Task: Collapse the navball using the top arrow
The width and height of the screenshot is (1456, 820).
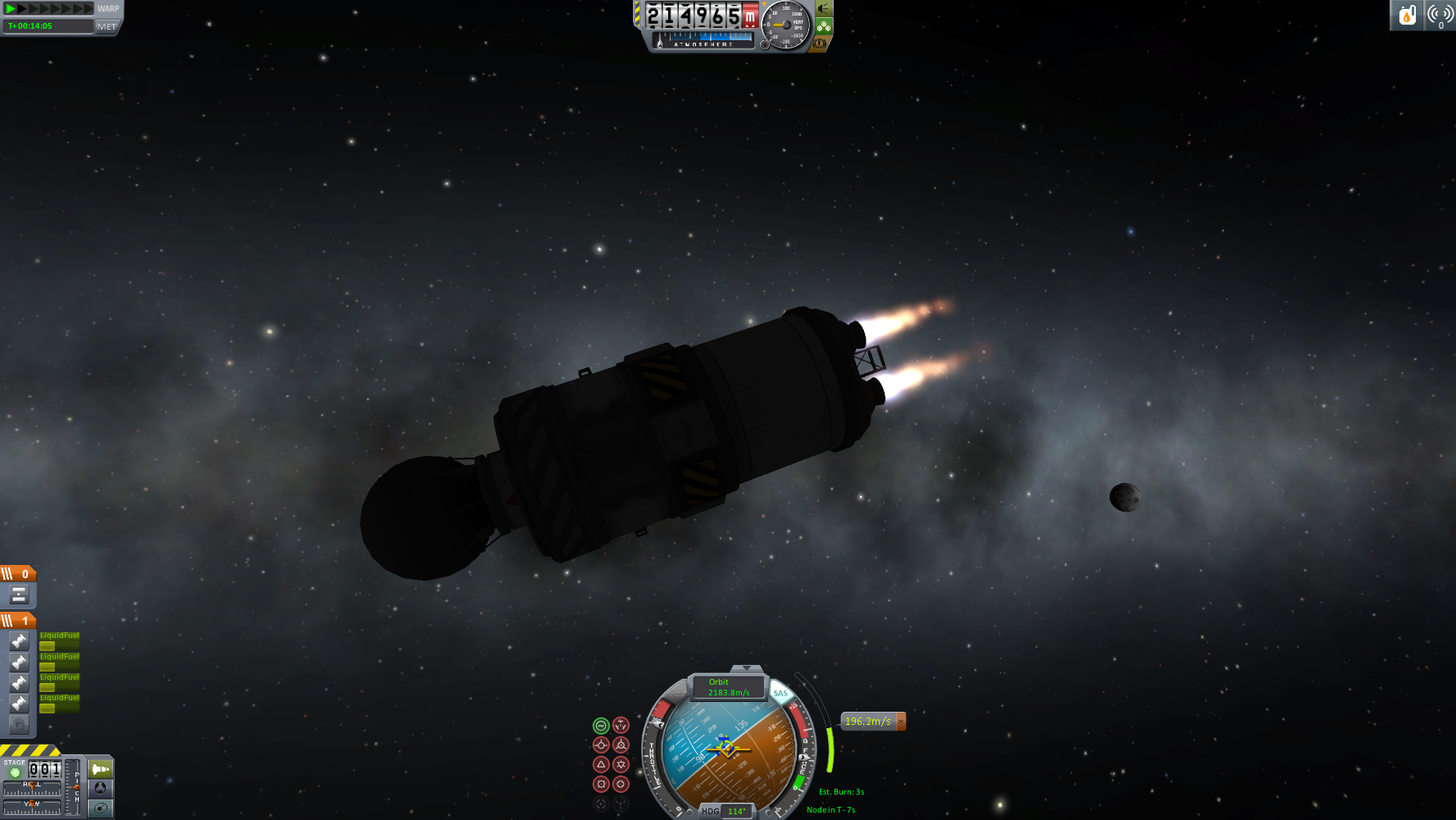Action: [746, 669]
